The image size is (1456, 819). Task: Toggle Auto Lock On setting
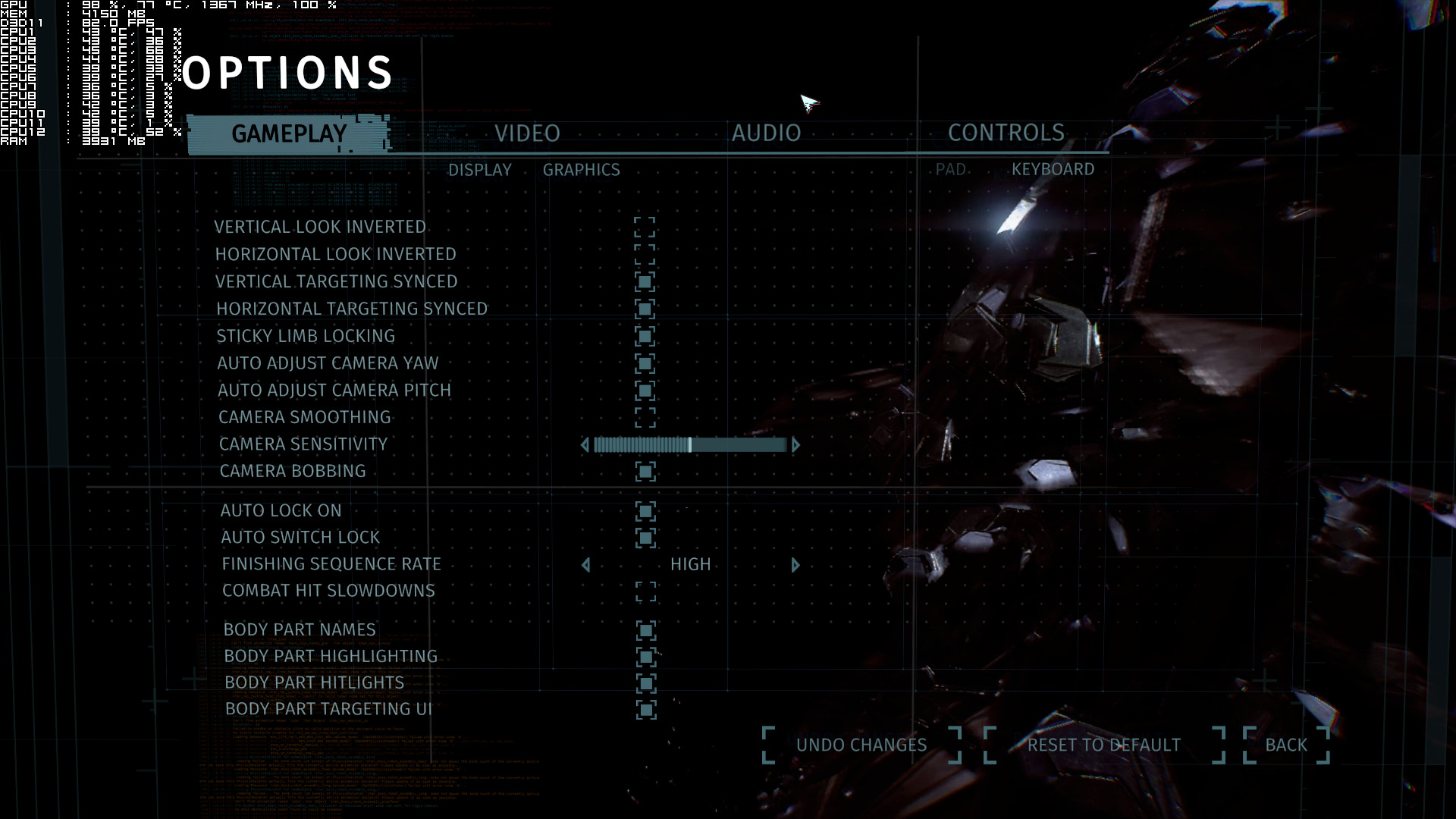(x=645, y=511)
